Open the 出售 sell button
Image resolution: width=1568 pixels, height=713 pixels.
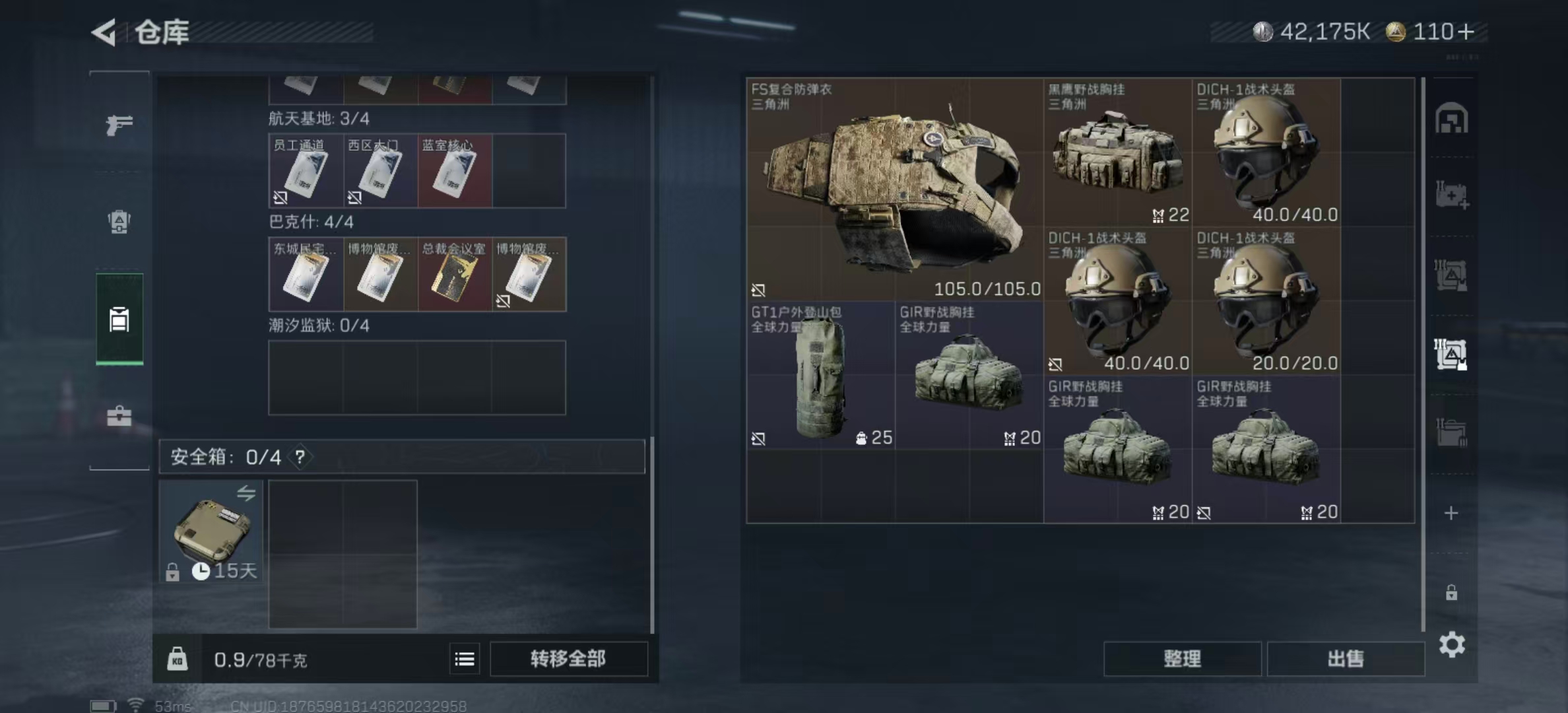pos(1345,659)
